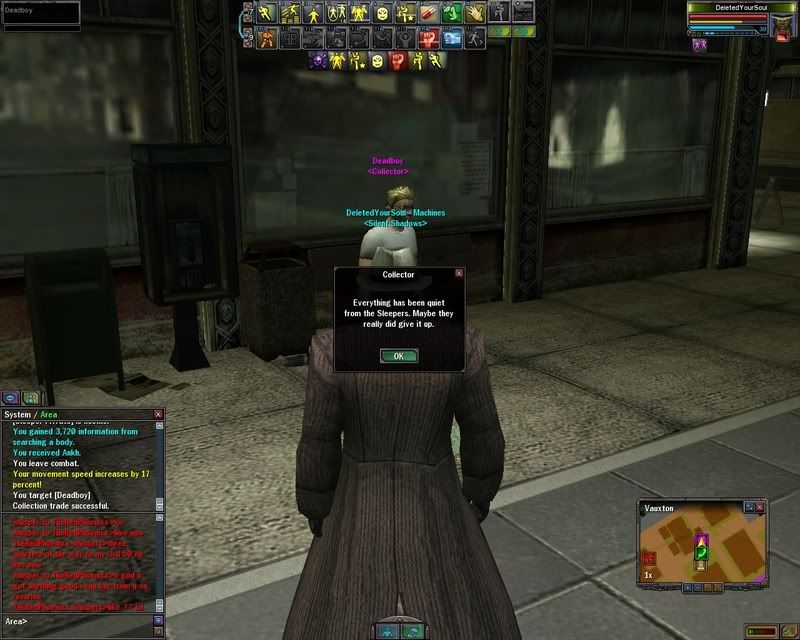Viewport: 800px width, 640px height.
Task: Open the people icon button above chat
Action: pos(30,397)
